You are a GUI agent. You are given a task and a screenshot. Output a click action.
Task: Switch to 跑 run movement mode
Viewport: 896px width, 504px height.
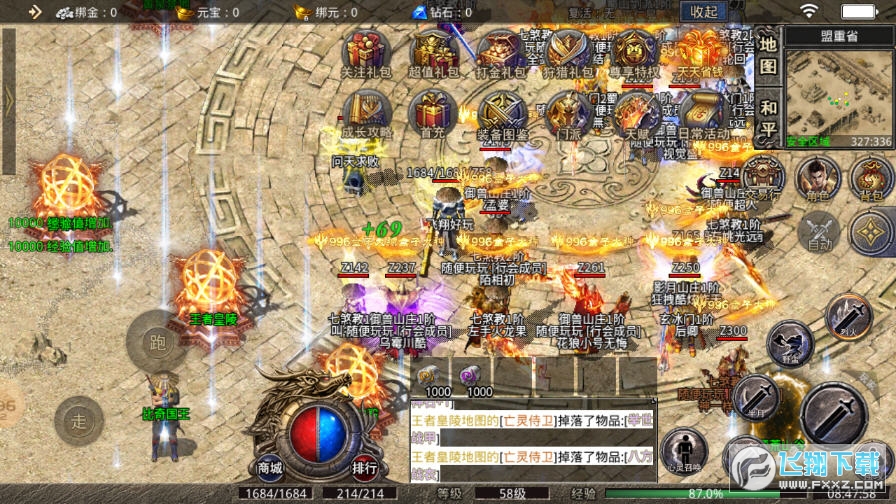[158, 340]
